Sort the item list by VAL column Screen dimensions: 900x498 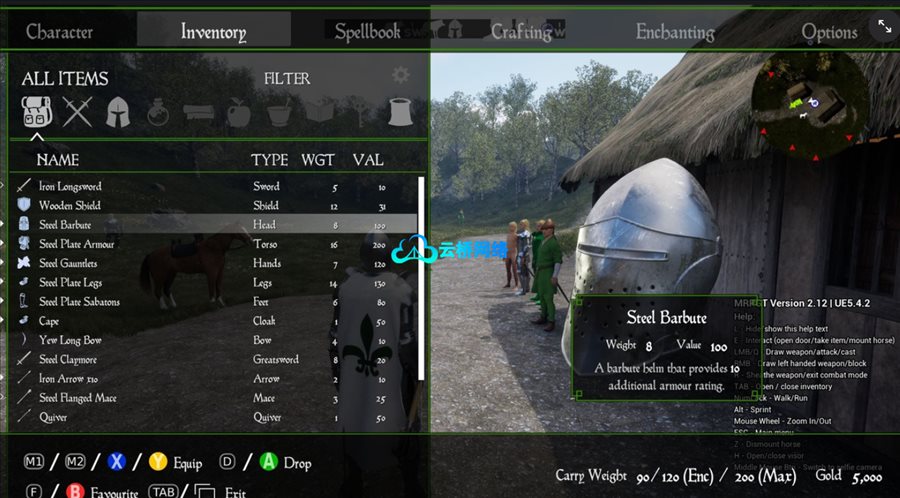[x=368, y=160]
